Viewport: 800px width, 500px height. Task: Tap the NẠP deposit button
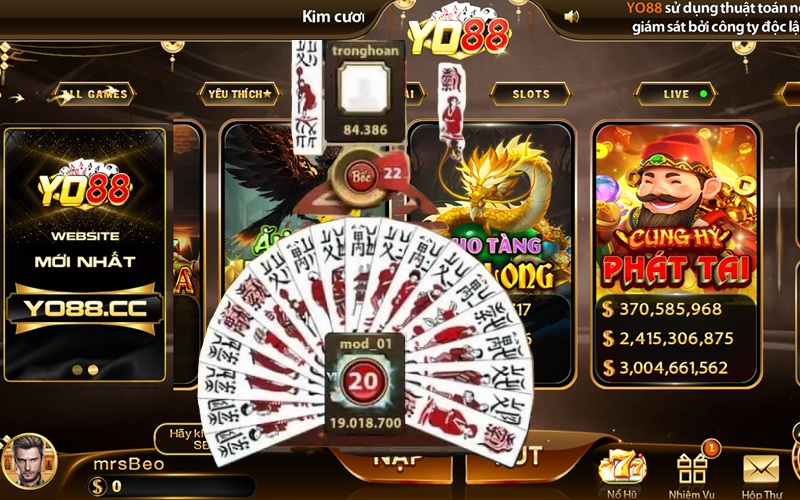pos(397,462)
